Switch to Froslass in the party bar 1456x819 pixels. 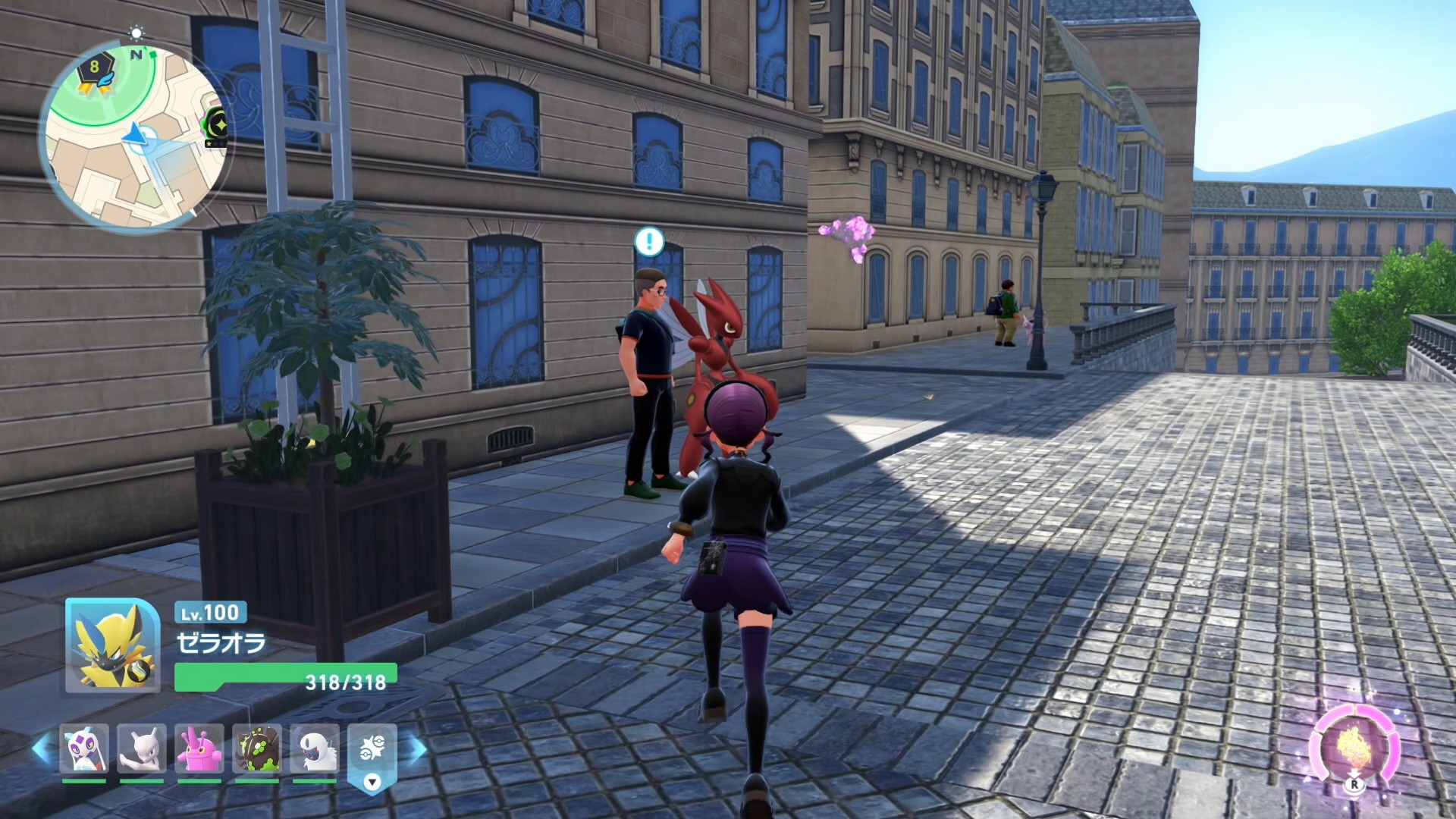[83, 748]
